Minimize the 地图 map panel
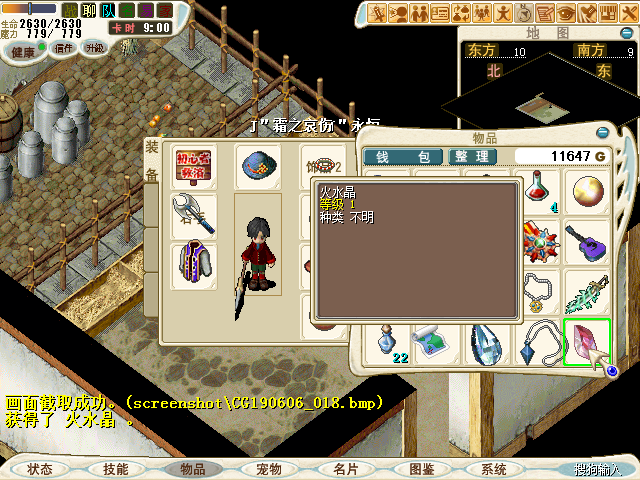Image resolution: width=640 pixels, height=480 pixels. pyautogui.click(x=628, y=33)
